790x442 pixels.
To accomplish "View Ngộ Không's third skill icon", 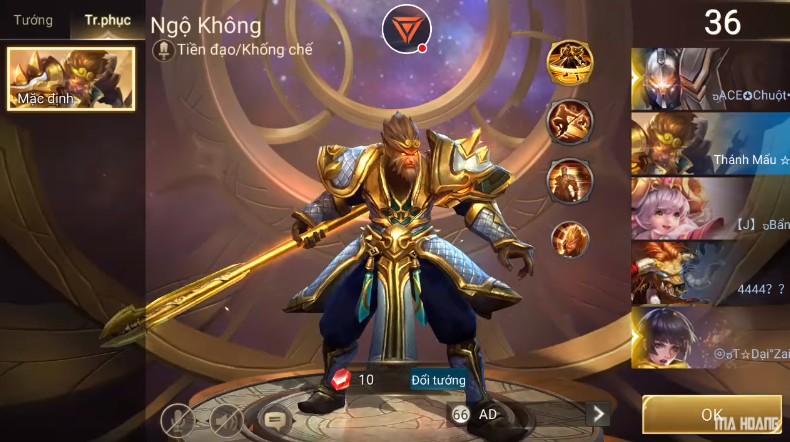I will [570, 181].
